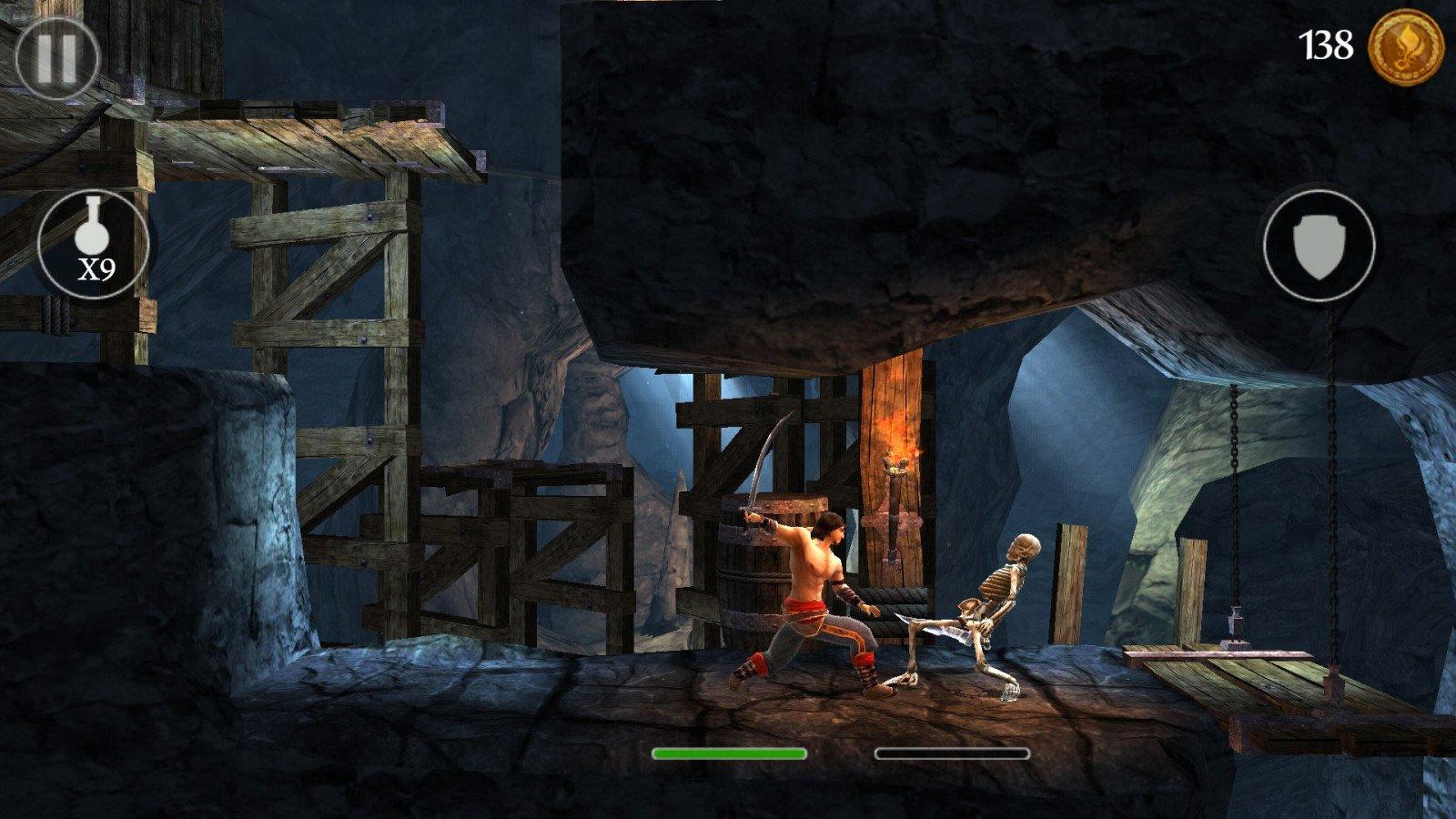Select the coin total showing 138

[x=1328, y=42]
